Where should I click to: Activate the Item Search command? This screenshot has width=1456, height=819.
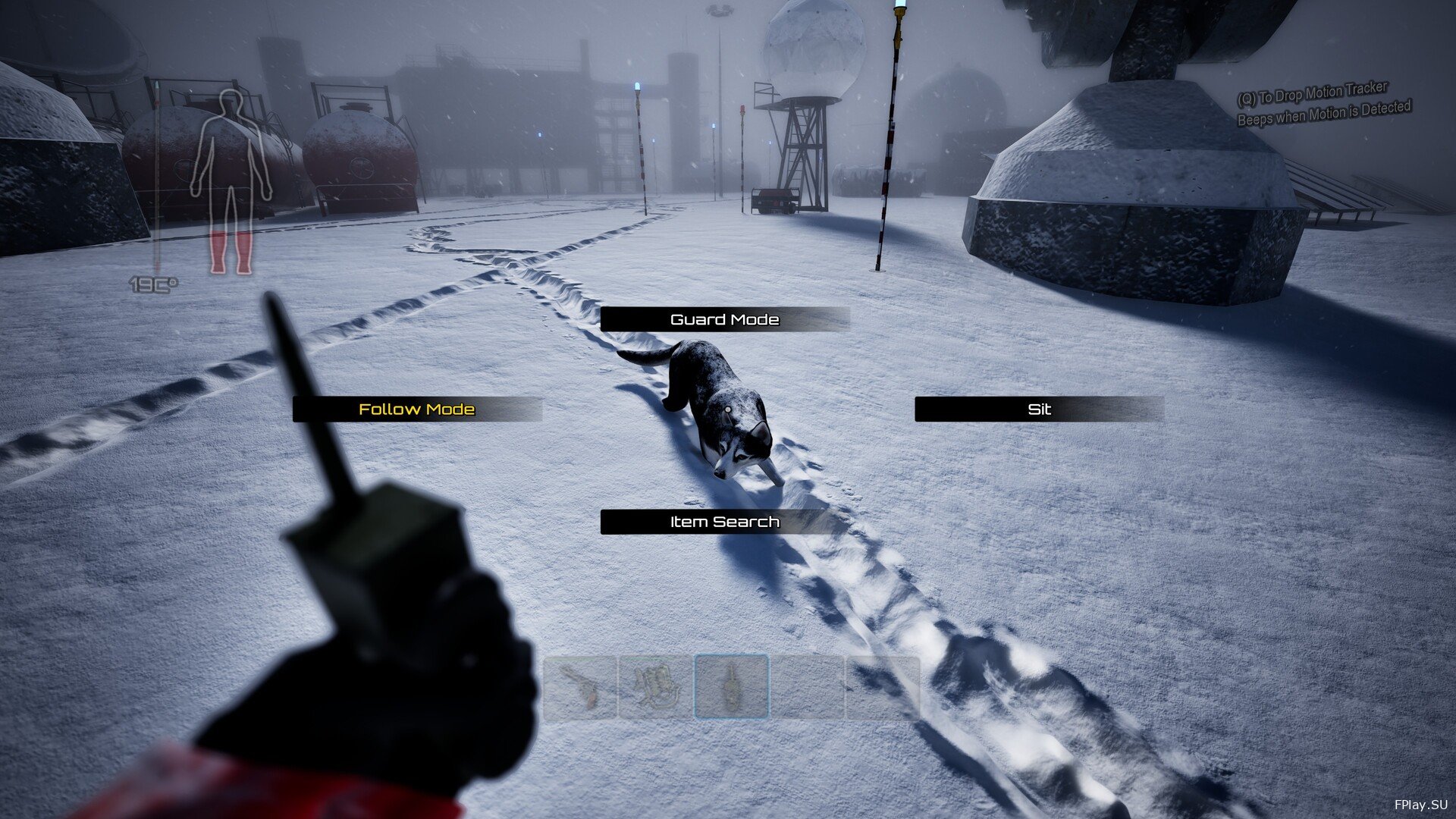[724, 522]
